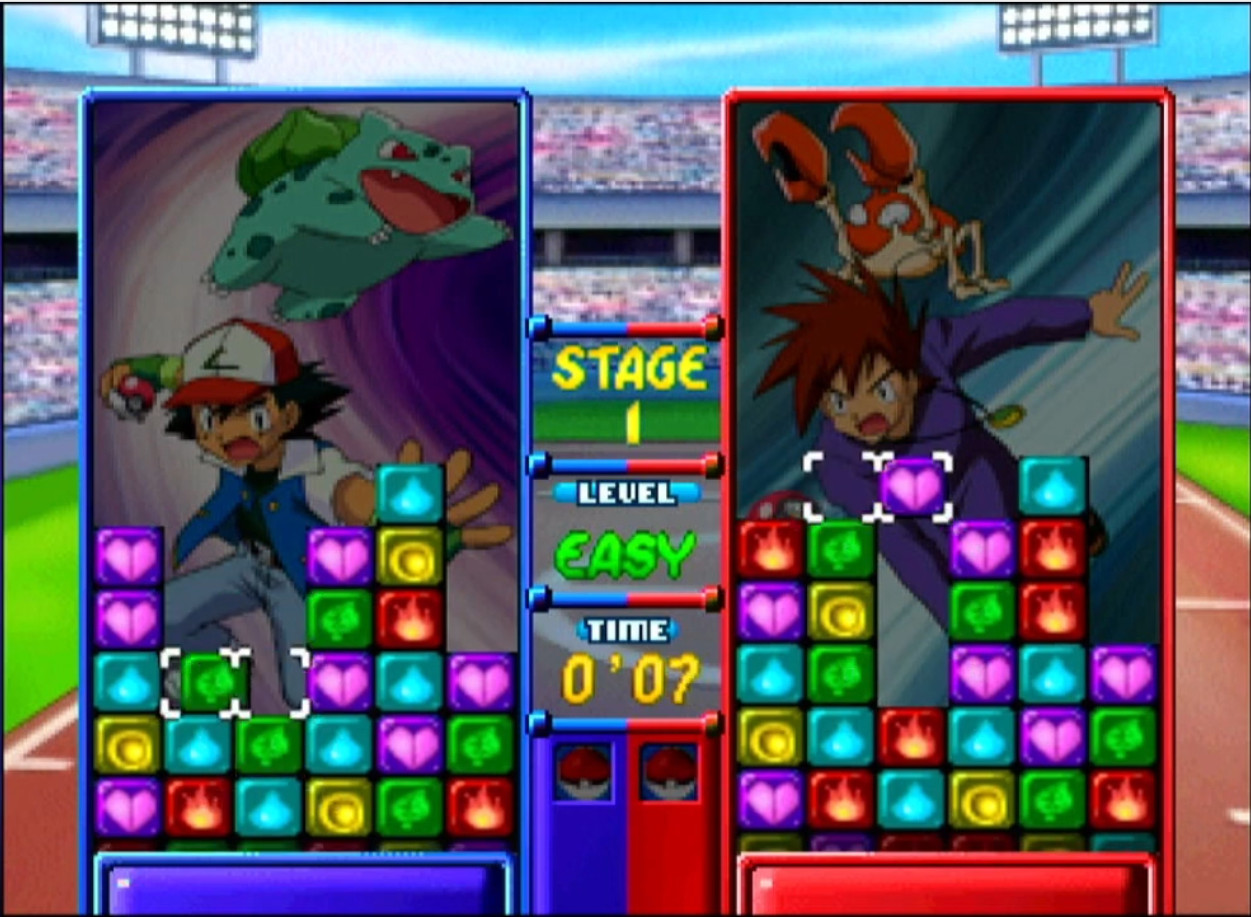1251x917 pixels.
Task: Pick the fire tile between two water tiles on Gary's board
Action: click(x=912, y=736)
